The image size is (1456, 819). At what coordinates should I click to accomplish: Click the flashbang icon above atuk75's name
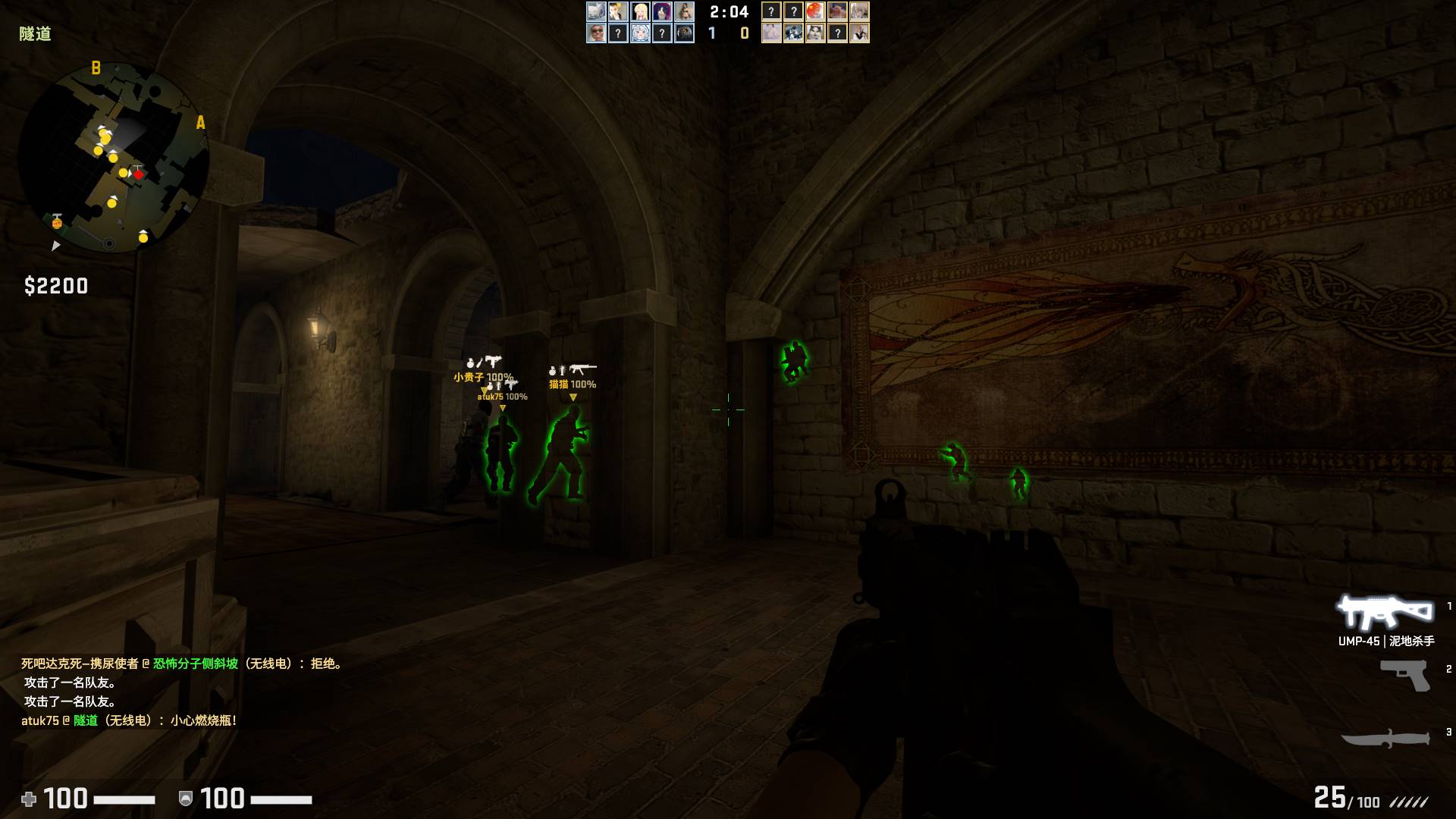(x=498, y=385)
